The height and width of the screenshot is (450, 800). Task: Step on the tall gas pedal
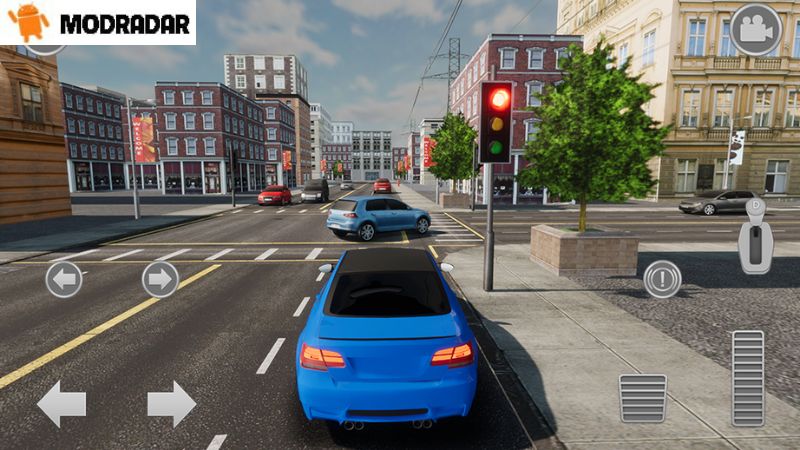pyautogui.click(x=747, y=378)
